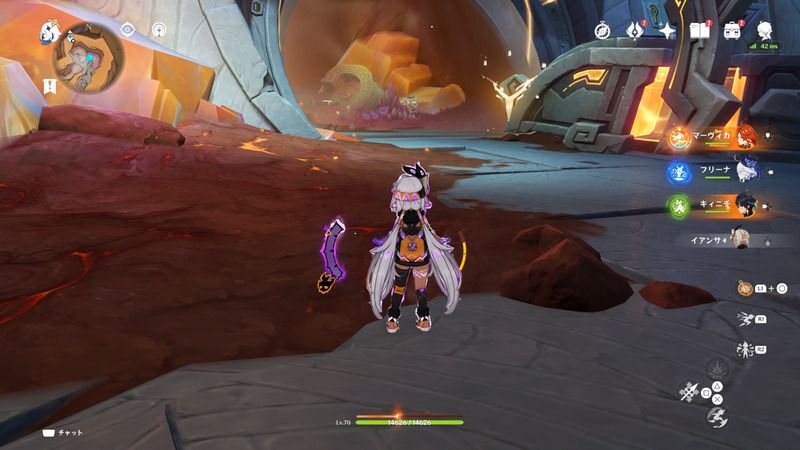The height and width of the screenshot is (450, 800).
Task: Open the compass Adventurer Handbook icon
Action: click(x=603, y=30)
